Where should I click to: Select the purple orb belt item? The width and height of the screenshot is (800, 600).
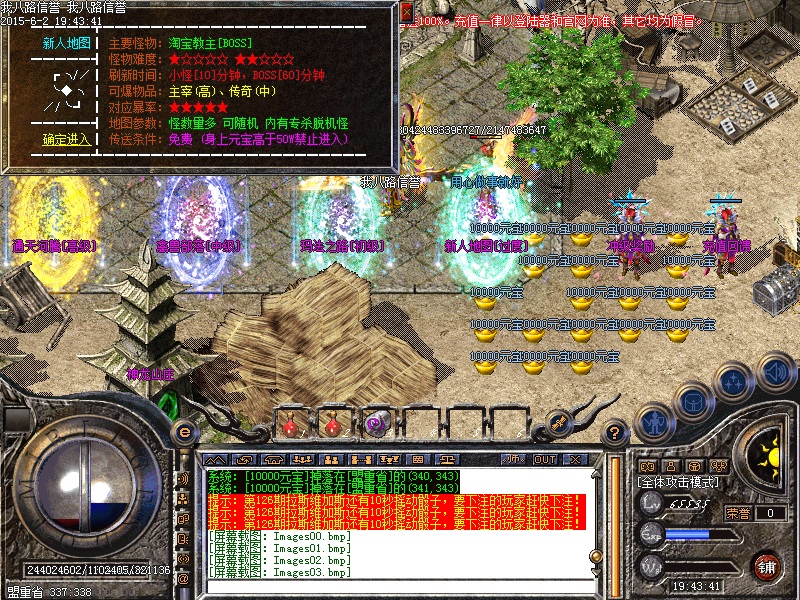tap(375, 424)
